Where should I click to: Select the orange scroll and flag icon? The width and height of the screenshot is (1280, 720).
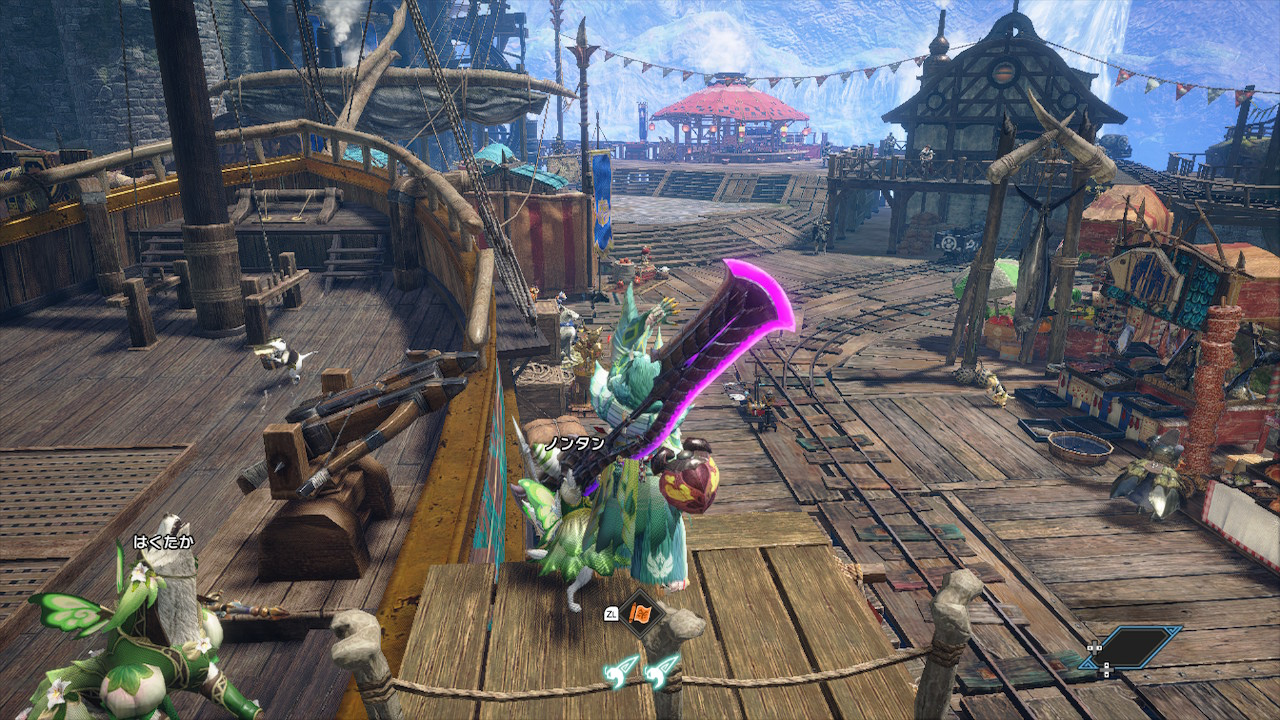pos(641,613)
